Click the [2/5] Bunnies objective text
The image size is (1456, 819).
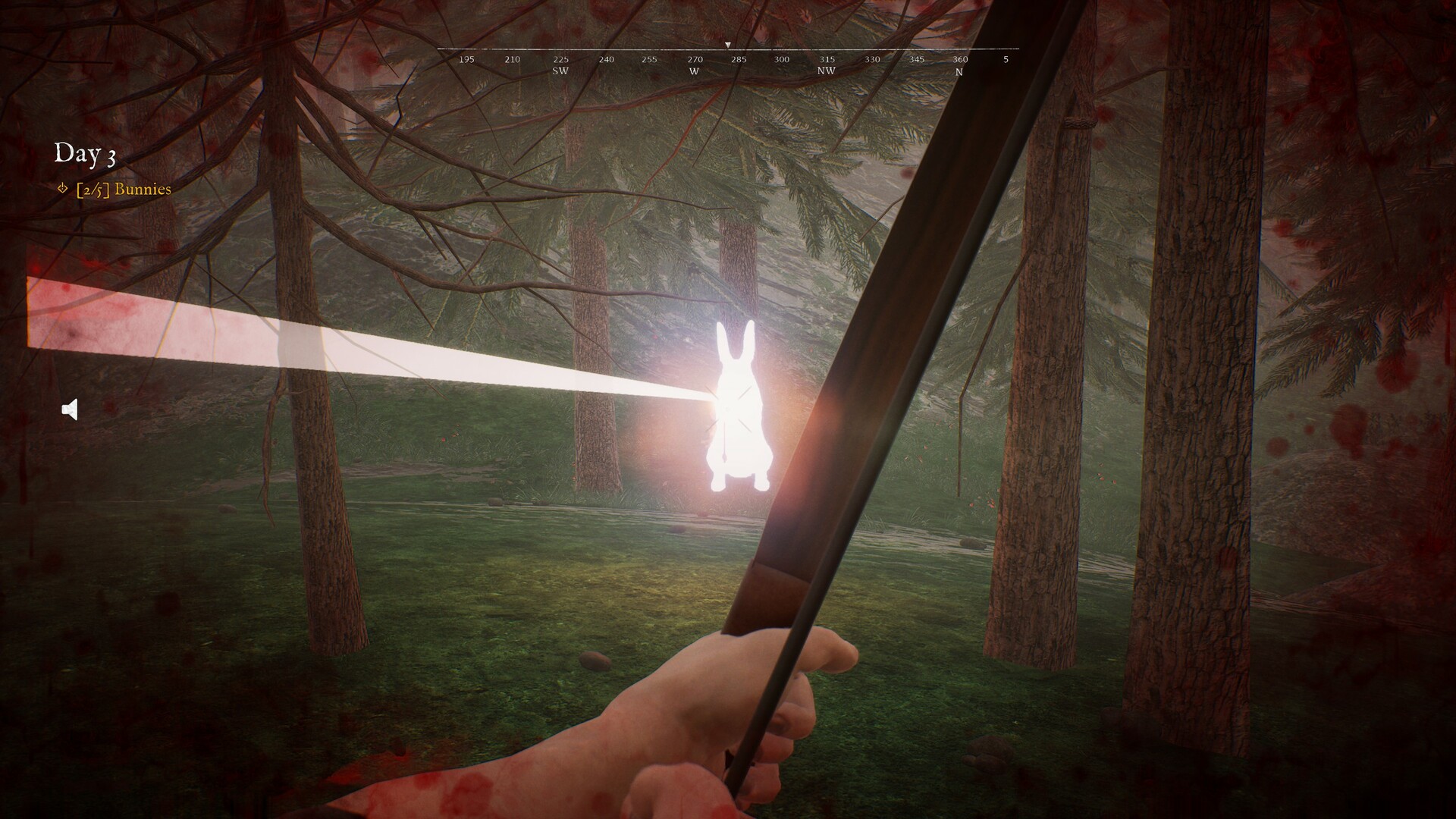[125, 190]
